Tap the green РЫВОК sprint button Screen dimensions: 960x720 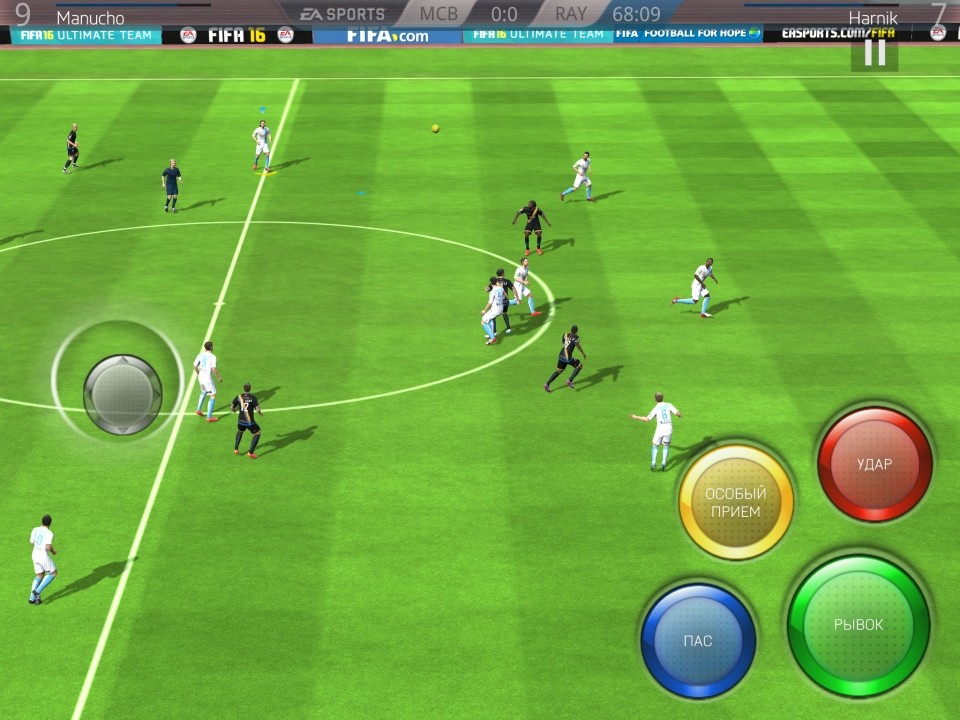[x=859, y=625]
